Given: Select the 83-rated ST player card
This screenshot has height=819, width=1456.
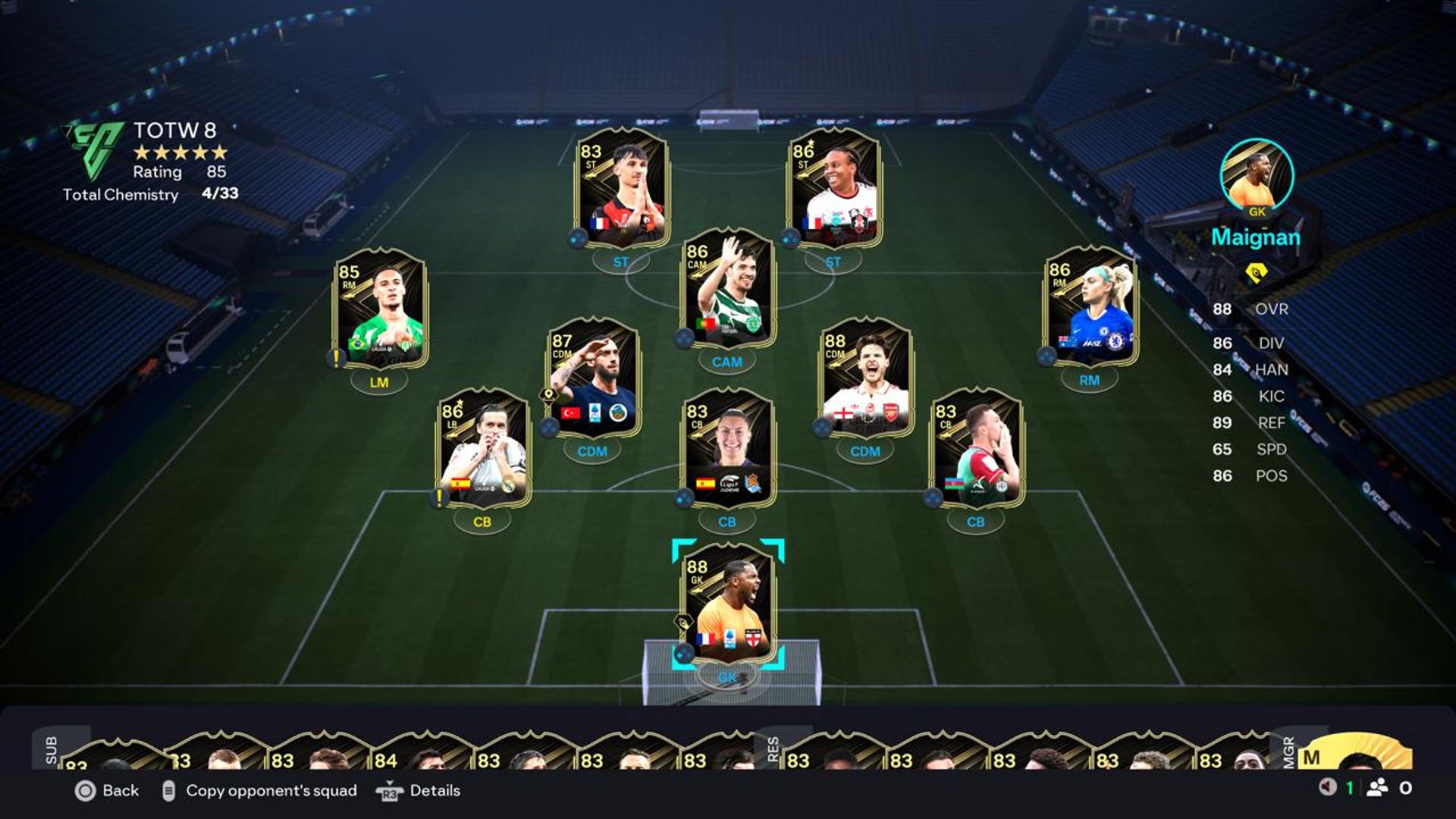Looking at the screenshot, I should (622, 188).
